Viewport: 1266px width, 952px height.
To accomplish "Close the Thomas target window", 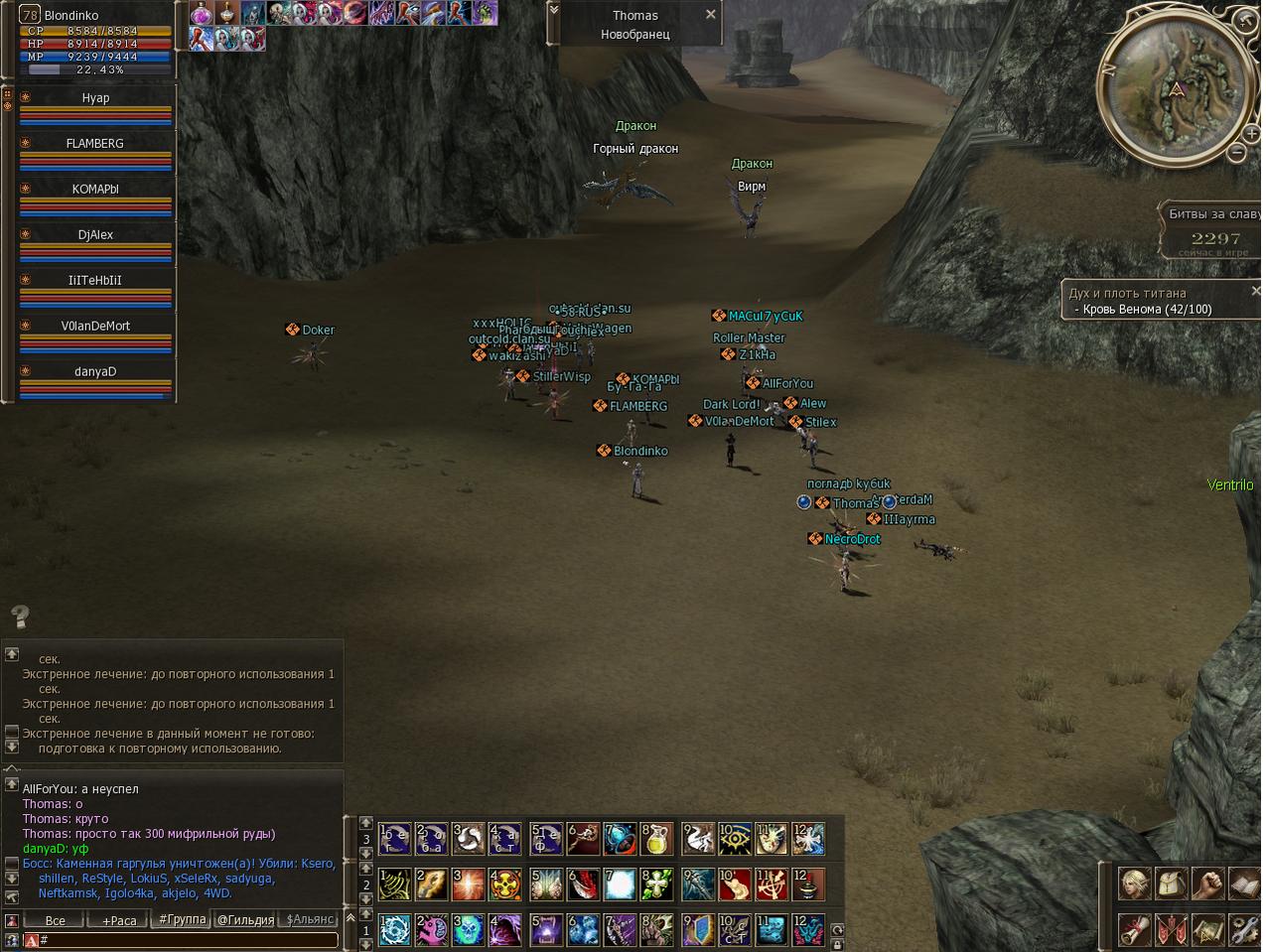I will tap(710, 15).
